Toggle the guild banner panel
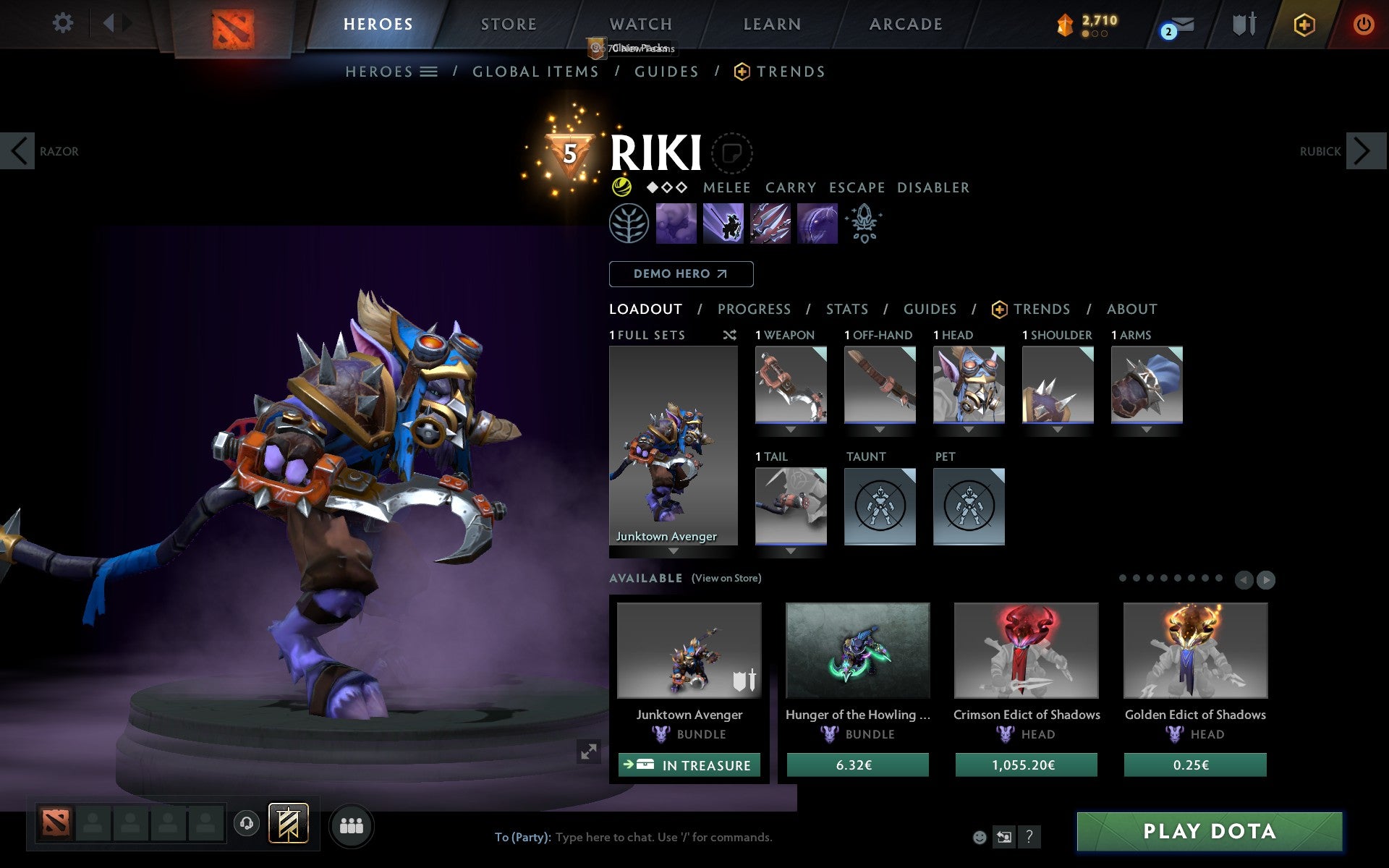Image resolution: width=1389 pixels, height=868 pixels. click(x=288, y=823)
